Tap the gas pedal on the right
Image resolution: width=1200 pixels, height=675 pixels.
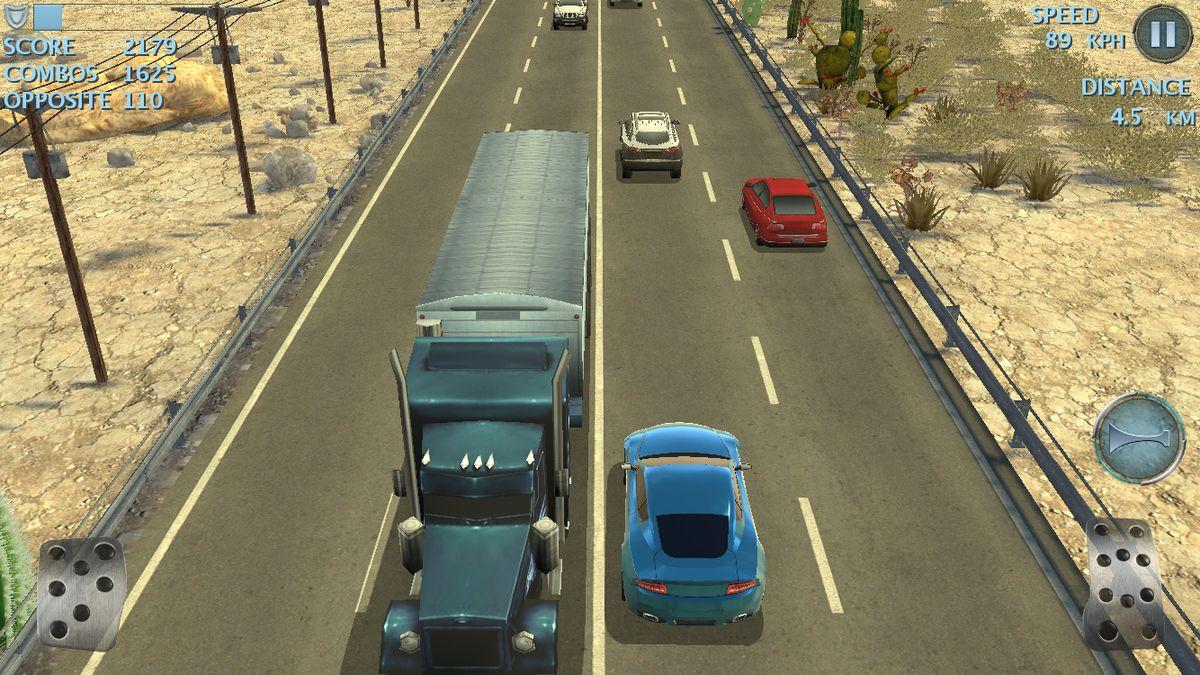[1124, 583]
